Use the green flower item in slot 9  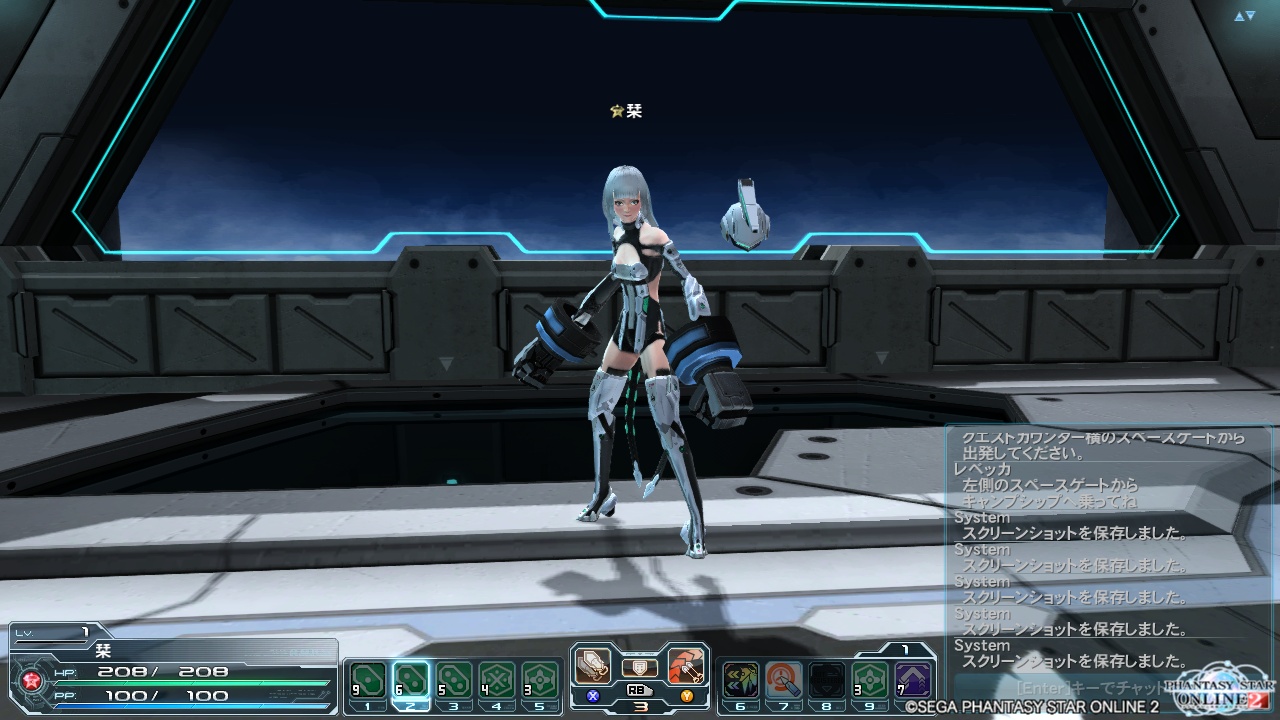click(x=869, y=681)
